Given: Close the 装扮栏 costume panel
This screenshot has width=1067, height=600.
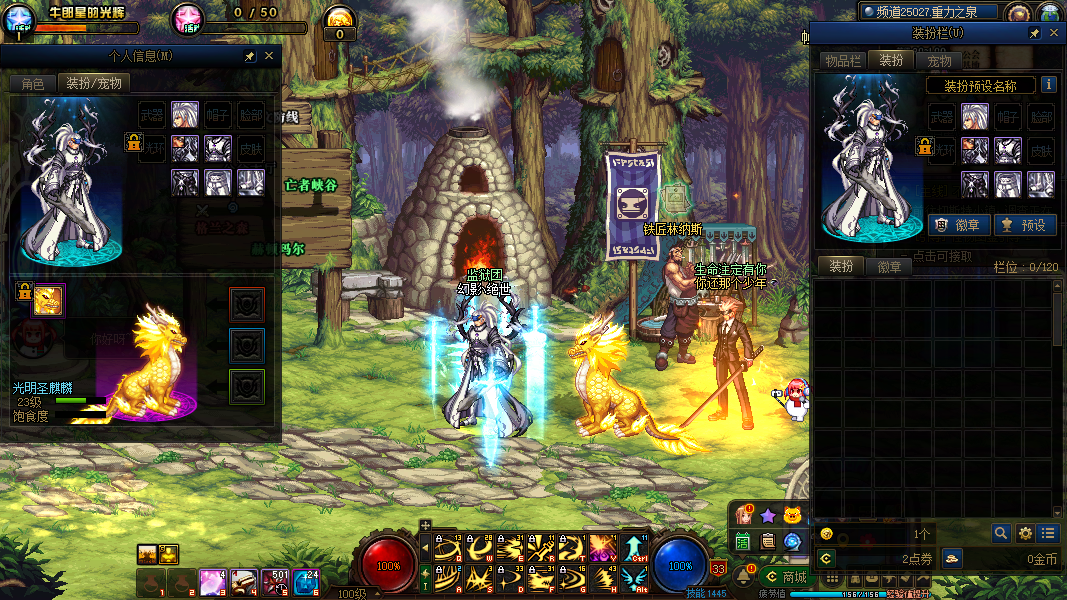Looking at the screenshot, I should (x=1054, y=33).
